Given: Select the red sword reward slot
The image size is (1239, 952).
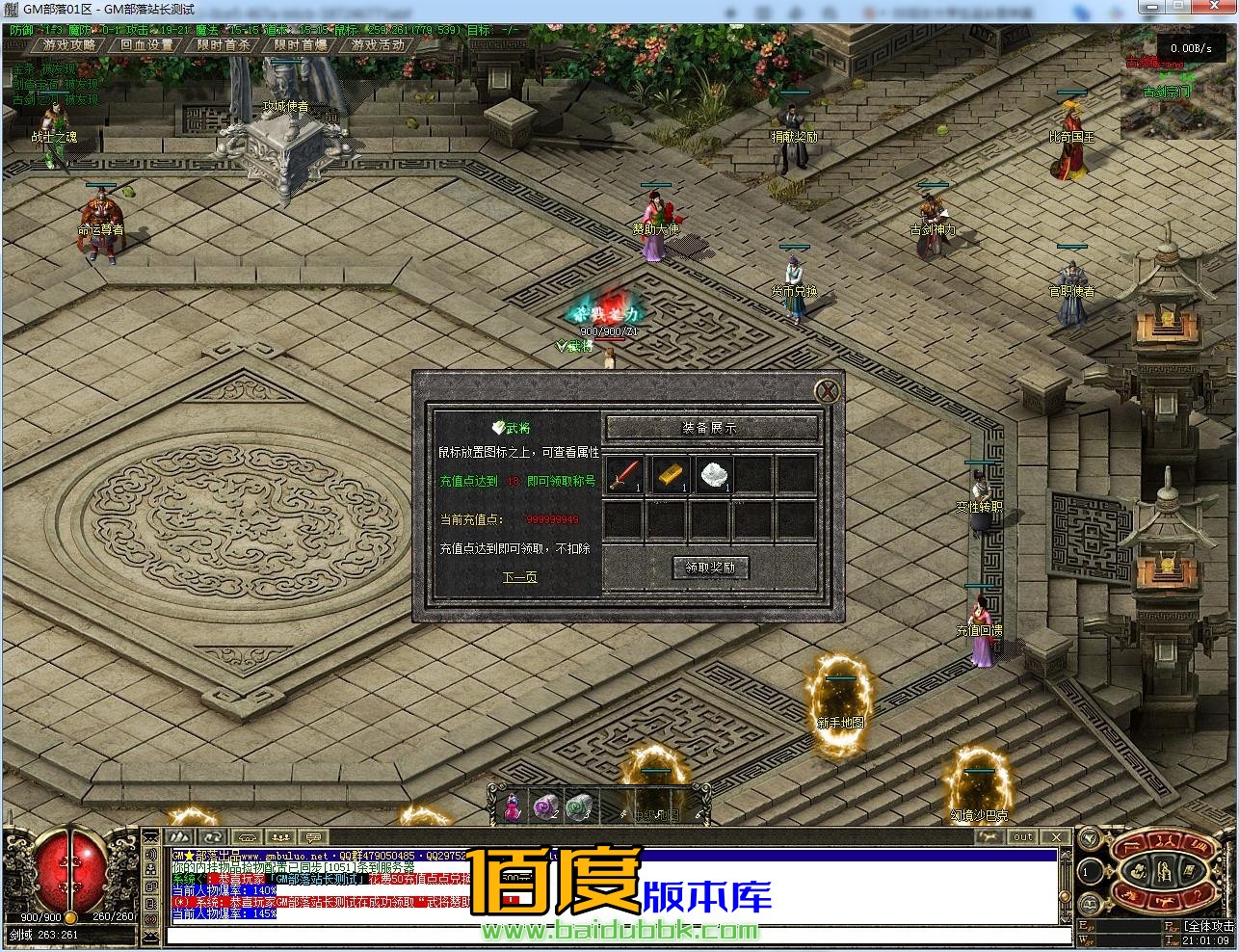Looking at the screenshot, I should coord(624,474).
